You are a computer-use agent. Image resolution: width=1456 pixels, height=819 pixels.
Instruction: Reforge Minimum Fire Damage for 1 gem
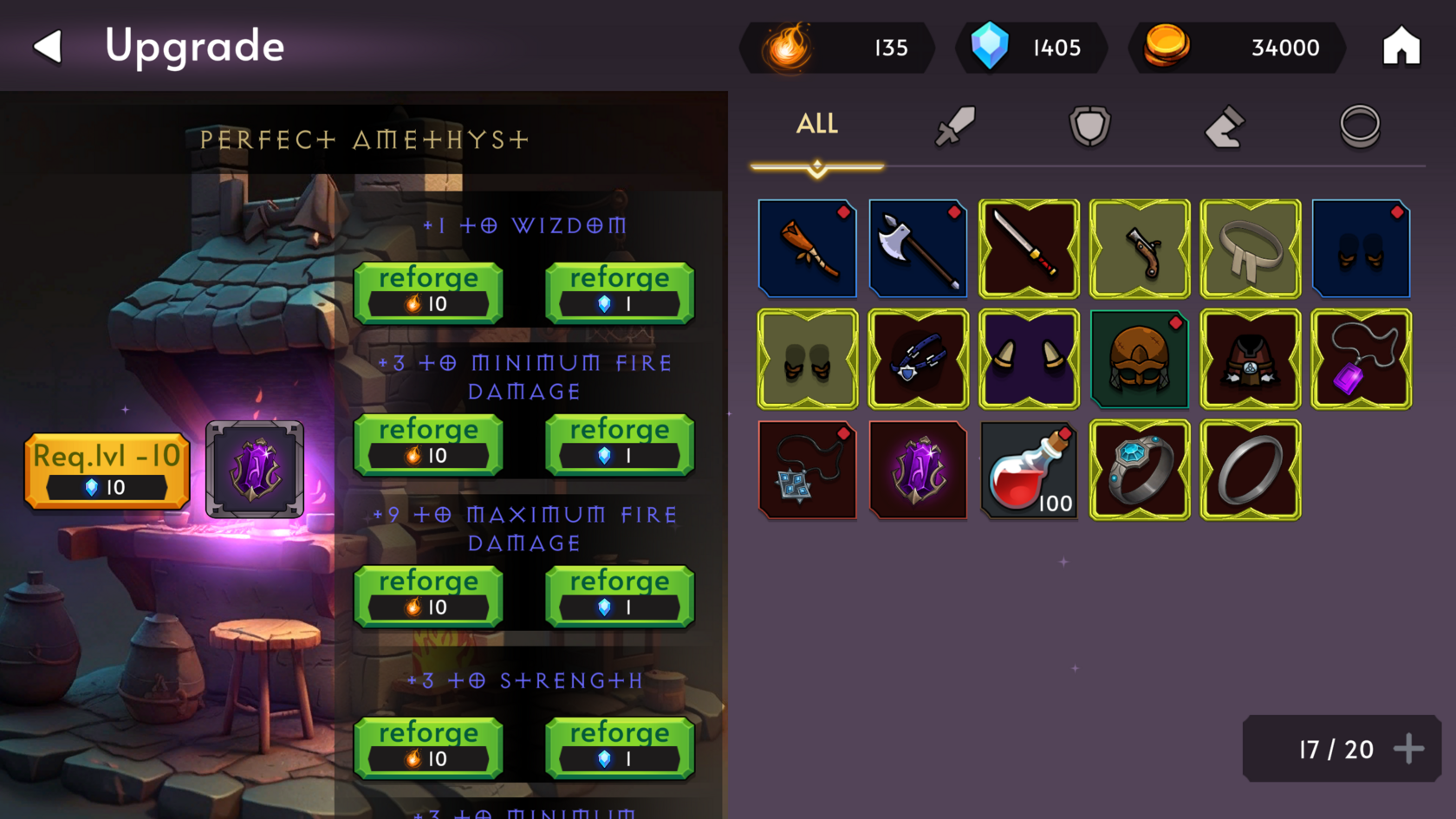619,445
